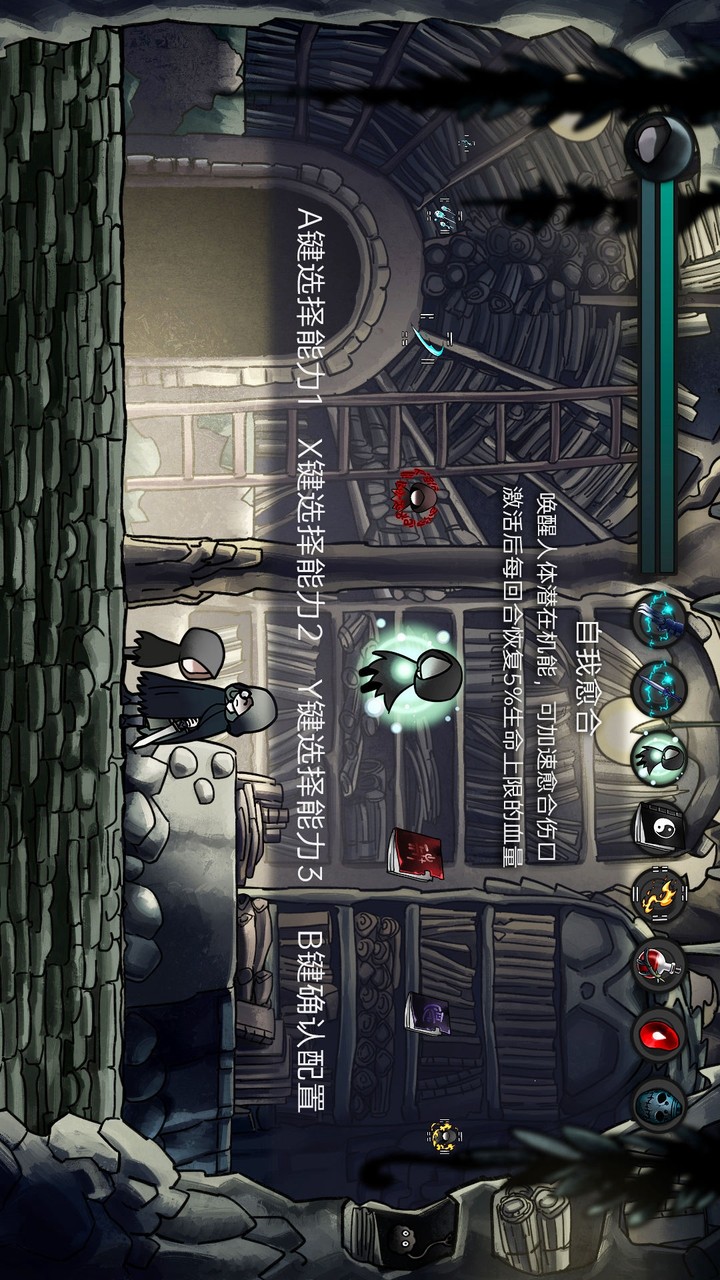Choose the red potion flask icon
This screenshot has width=720, height=1280.
pyautogui.click(x=659, y=964)
